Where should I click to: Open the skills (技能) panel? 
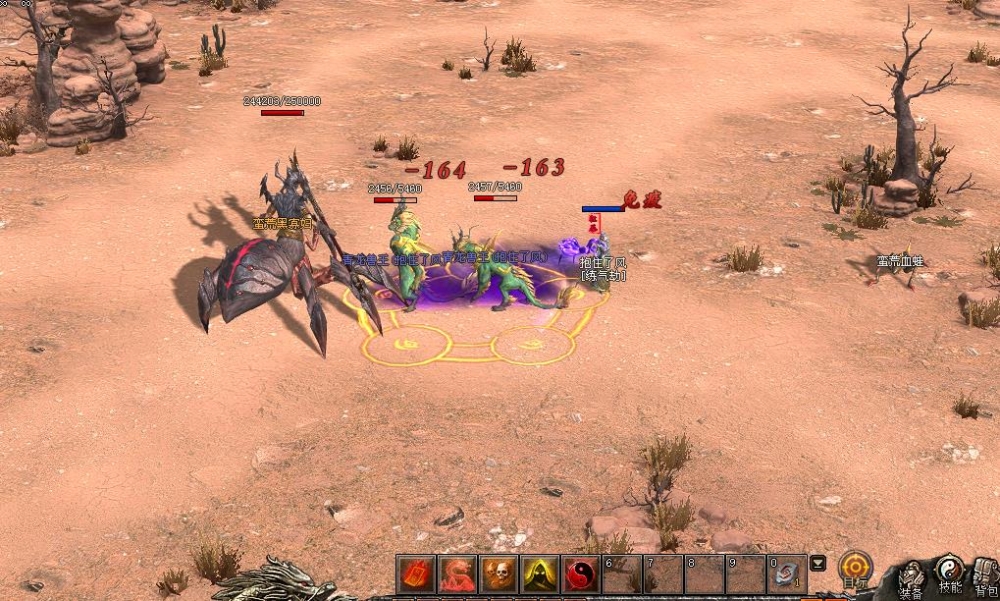click(x=949, y=575)
